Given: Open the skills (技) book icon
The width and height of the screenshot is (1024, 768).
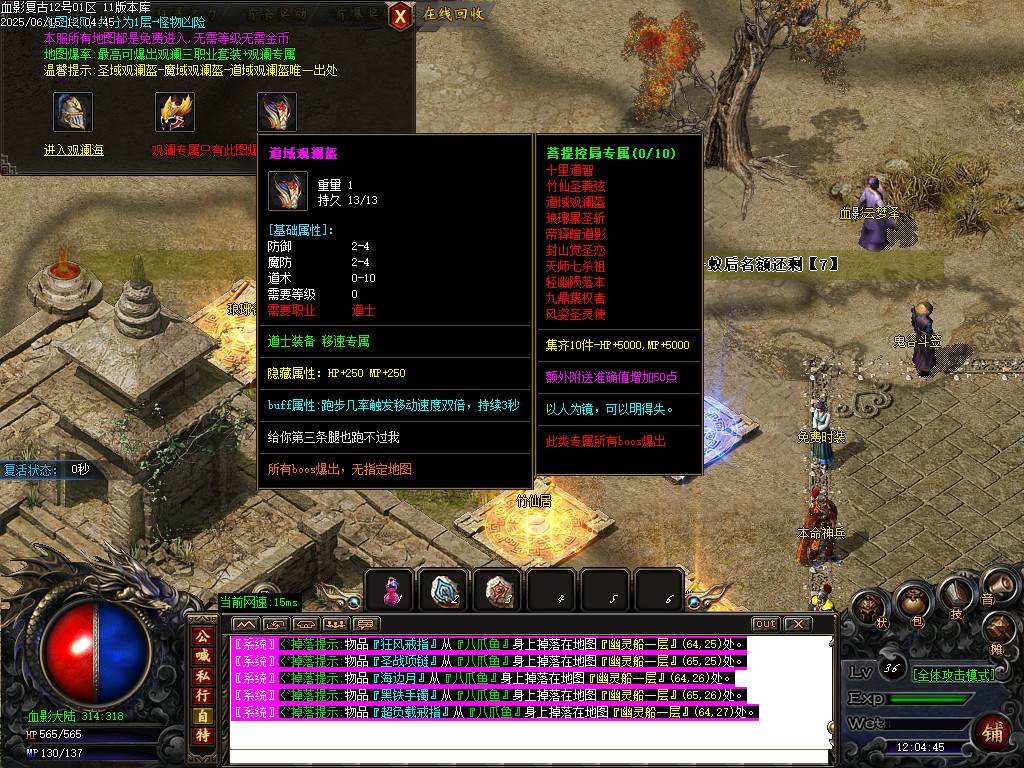Looking at the screenshot, I should tap(955, 596).
